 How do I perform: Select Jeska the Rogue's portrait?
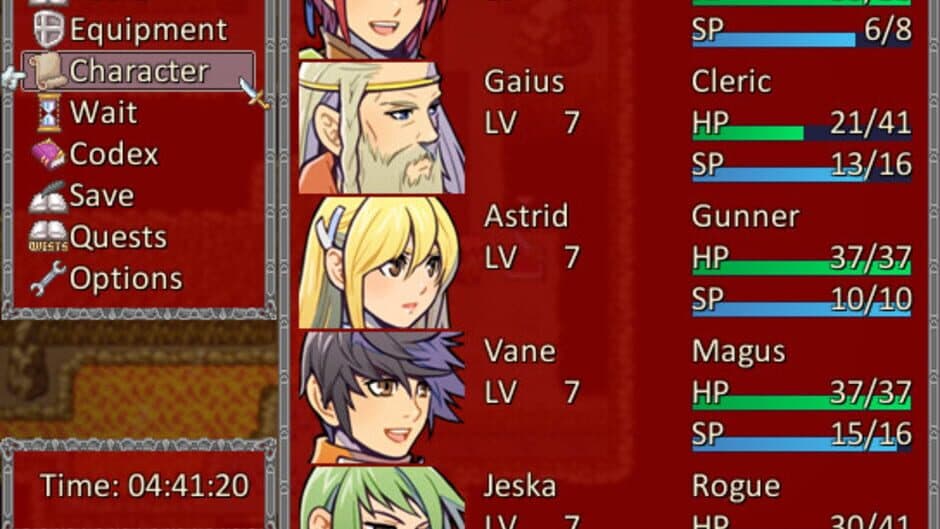[381, 498]
